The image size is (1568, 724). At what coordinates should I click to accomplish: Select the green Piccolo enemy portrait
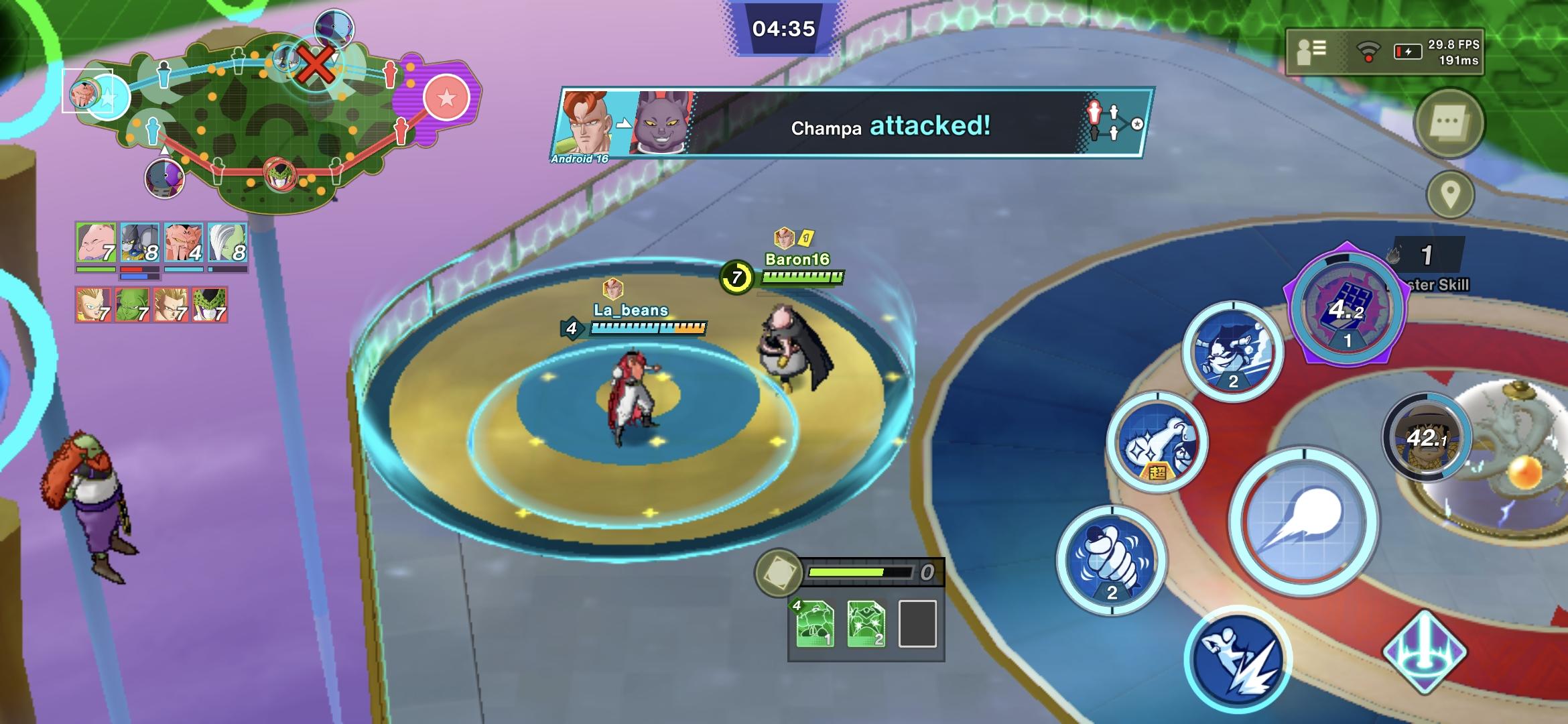(132, 305)
